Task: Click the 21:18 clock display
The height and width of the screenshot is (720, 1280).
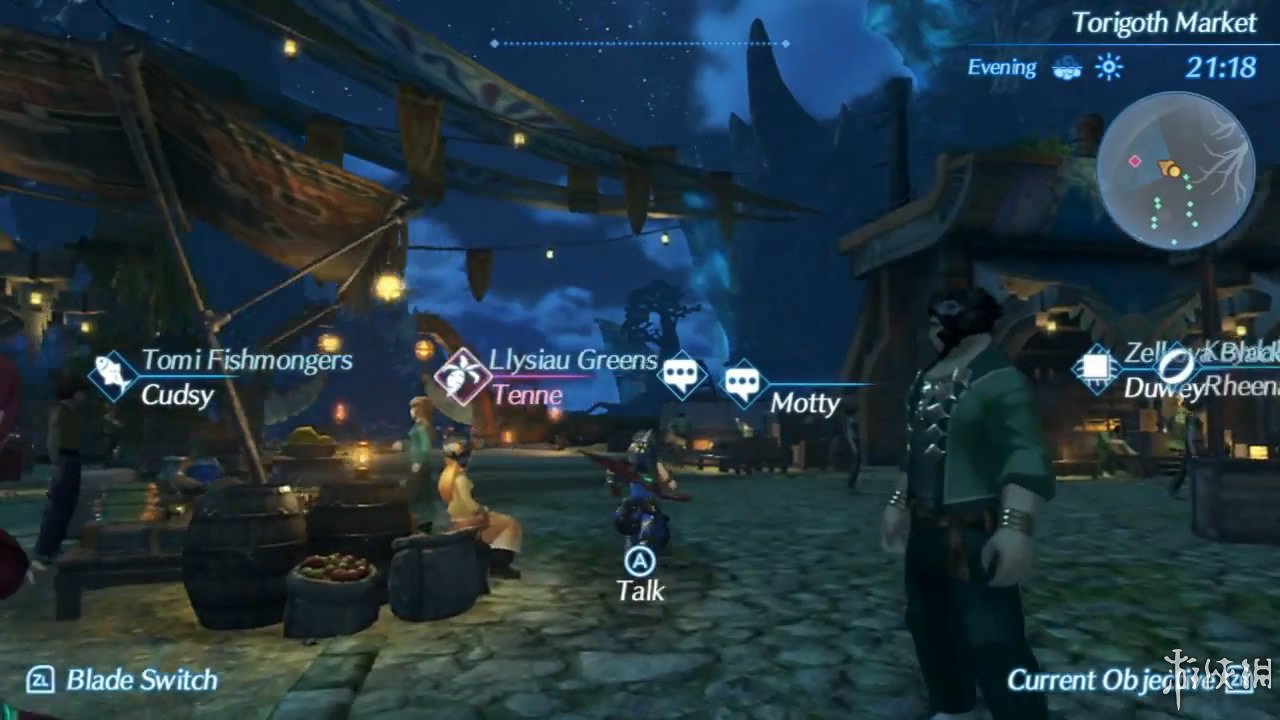Action: (x=1222, y=66)
